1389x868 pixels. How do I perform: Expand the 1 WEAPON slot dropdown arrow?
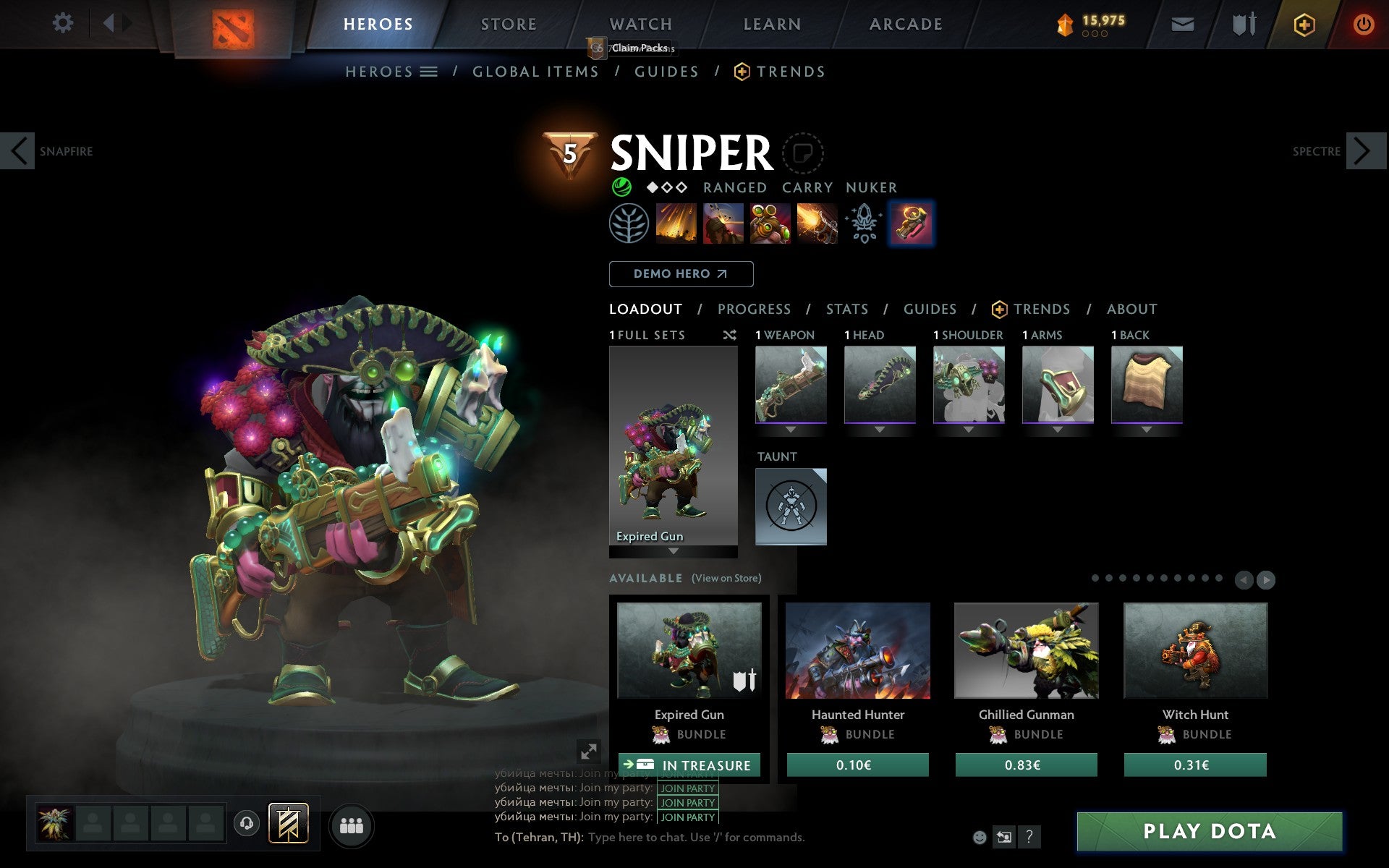(790, 429)
